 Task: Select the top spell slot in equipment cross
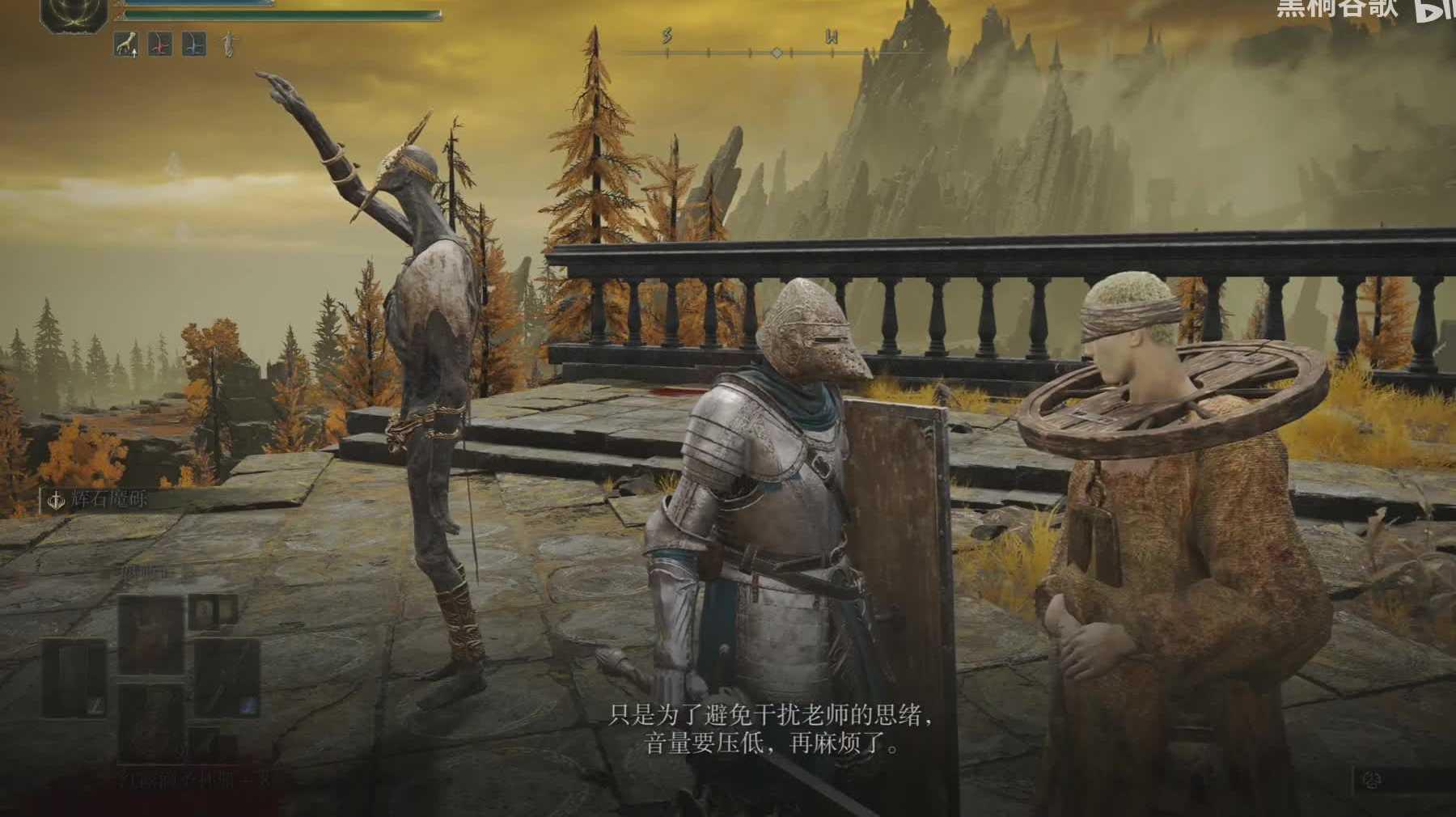(x=150, y=633)
